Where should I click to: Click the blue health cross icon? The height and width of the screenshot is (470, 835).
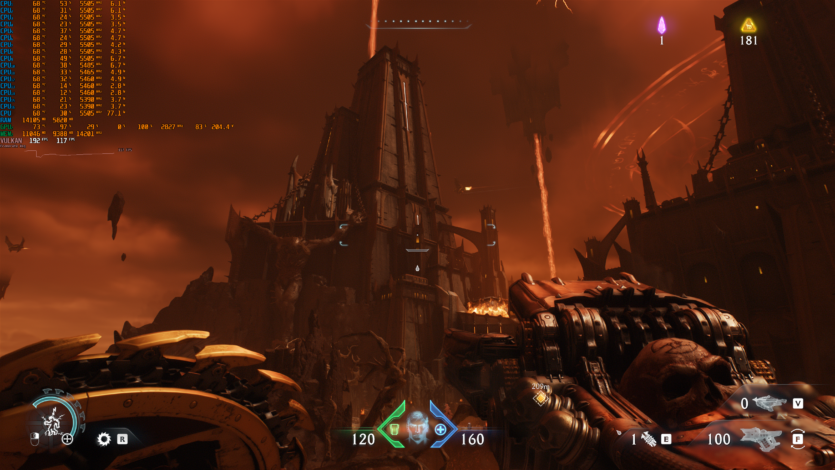tap(440, 429)
